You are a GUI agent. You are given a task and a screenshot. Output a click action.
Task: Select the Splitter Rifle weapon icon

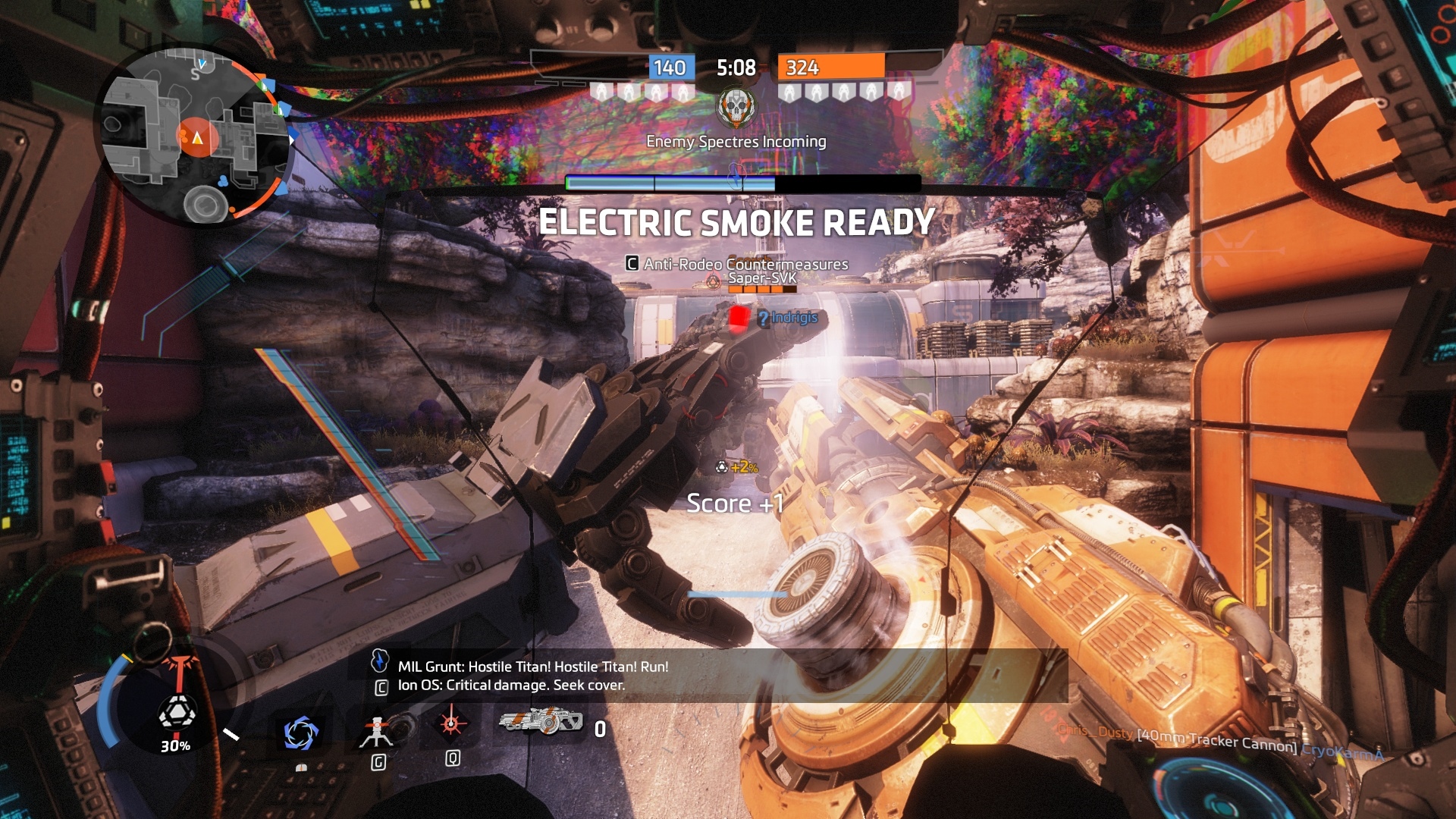click(541, 720)
